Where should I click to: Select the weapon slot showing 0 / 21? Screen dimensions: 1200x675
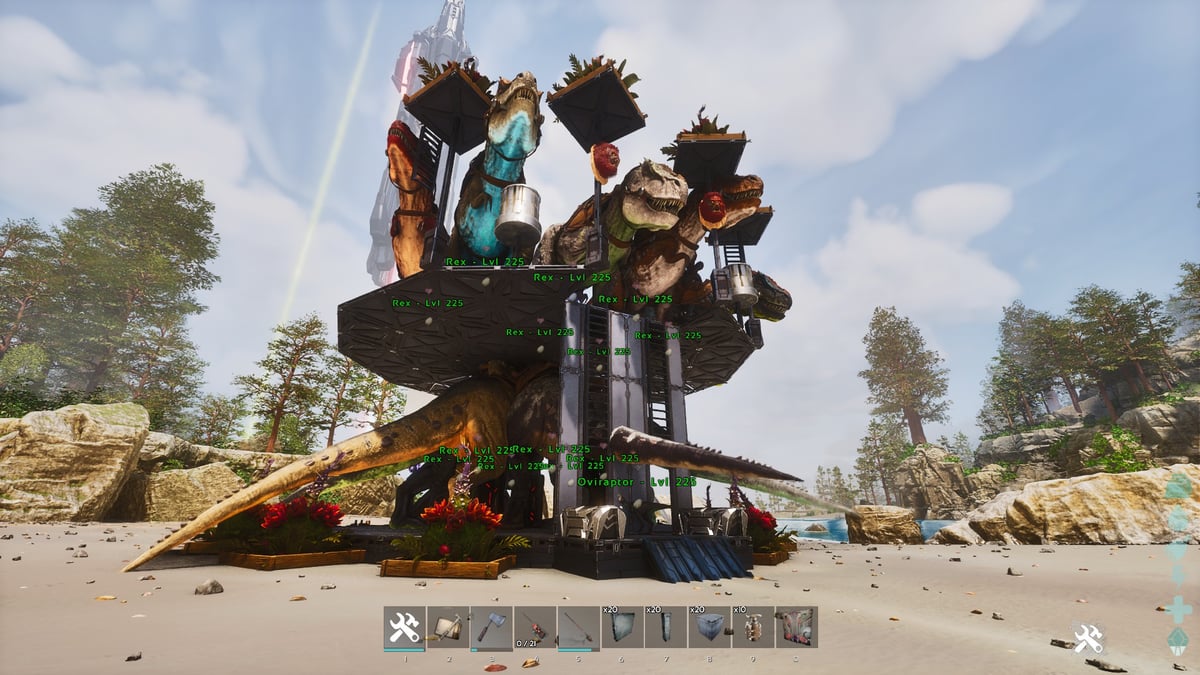coord(535,628)
